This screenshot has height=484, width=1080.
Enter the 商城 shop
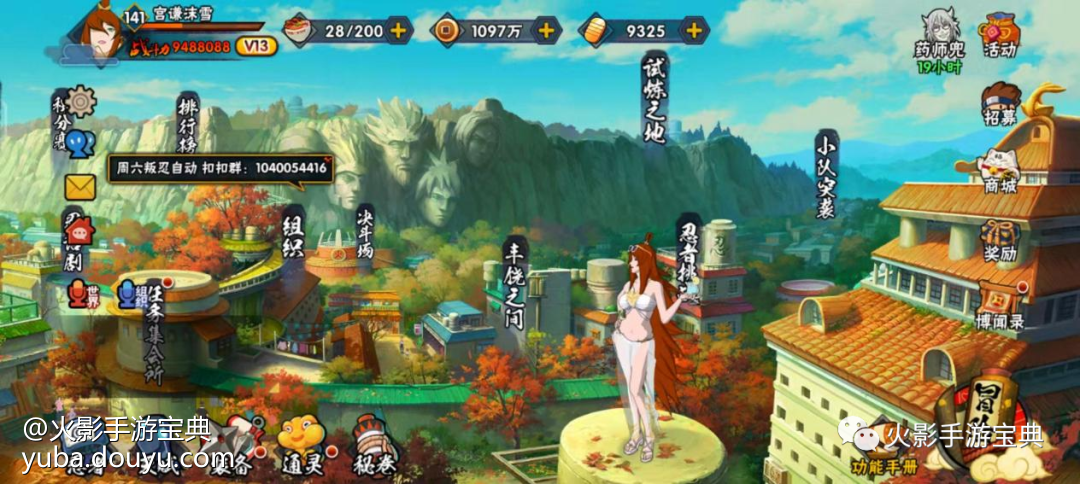[x=999, y=171]
